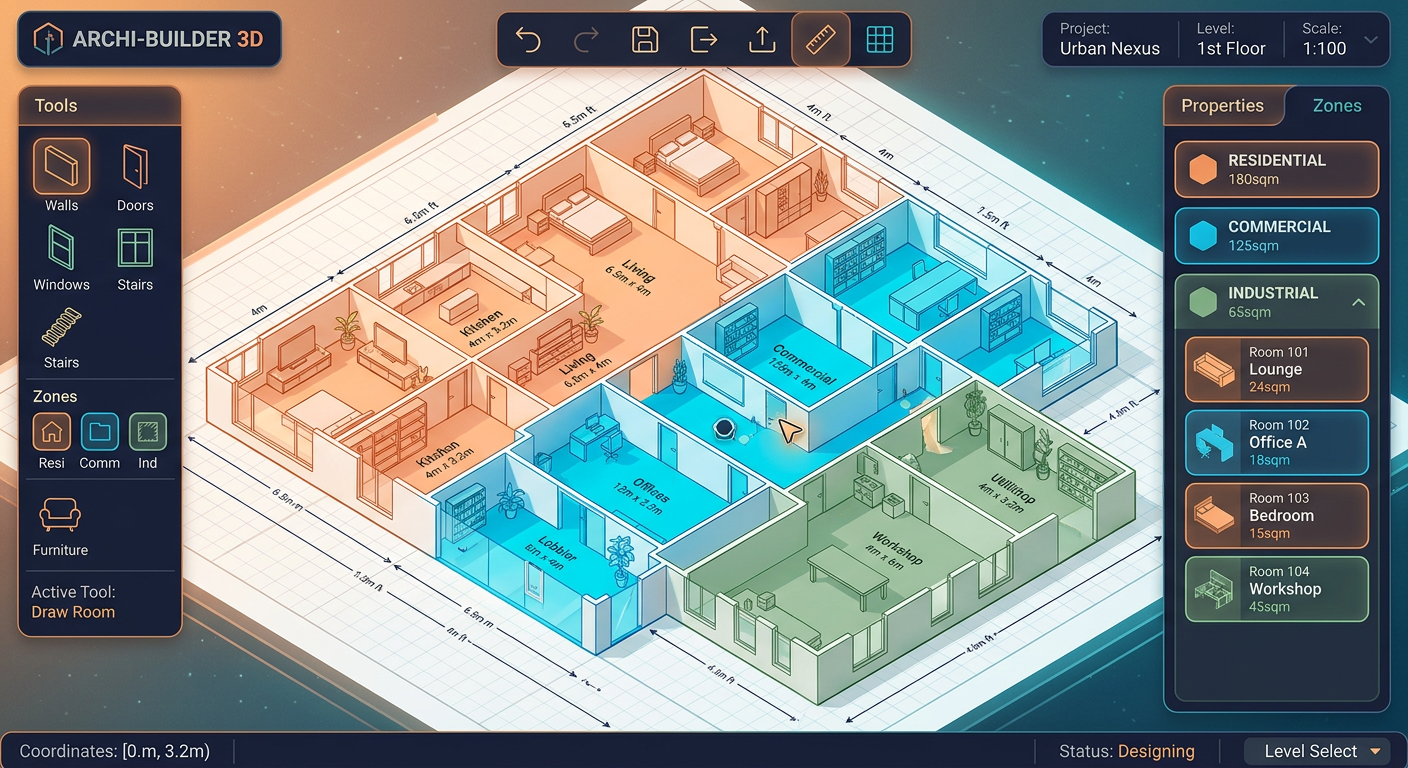
Task: Expand the COMMERCIAL zone entry
Action: [1276, 236]
